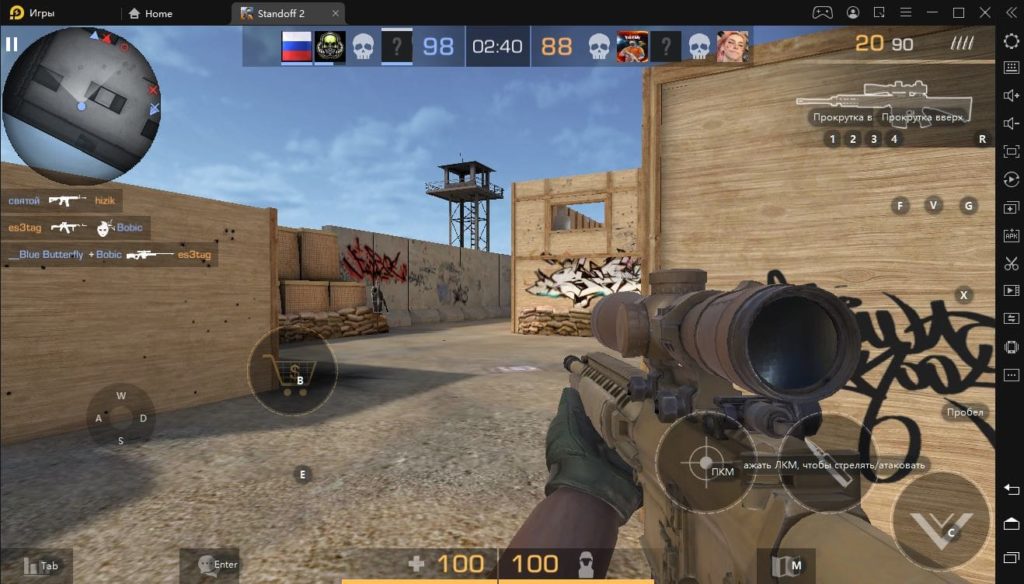Viewport: 1024px width, 584px height.
Task: Open the buy menu shopping cart
Action: (x=291, y=372)
